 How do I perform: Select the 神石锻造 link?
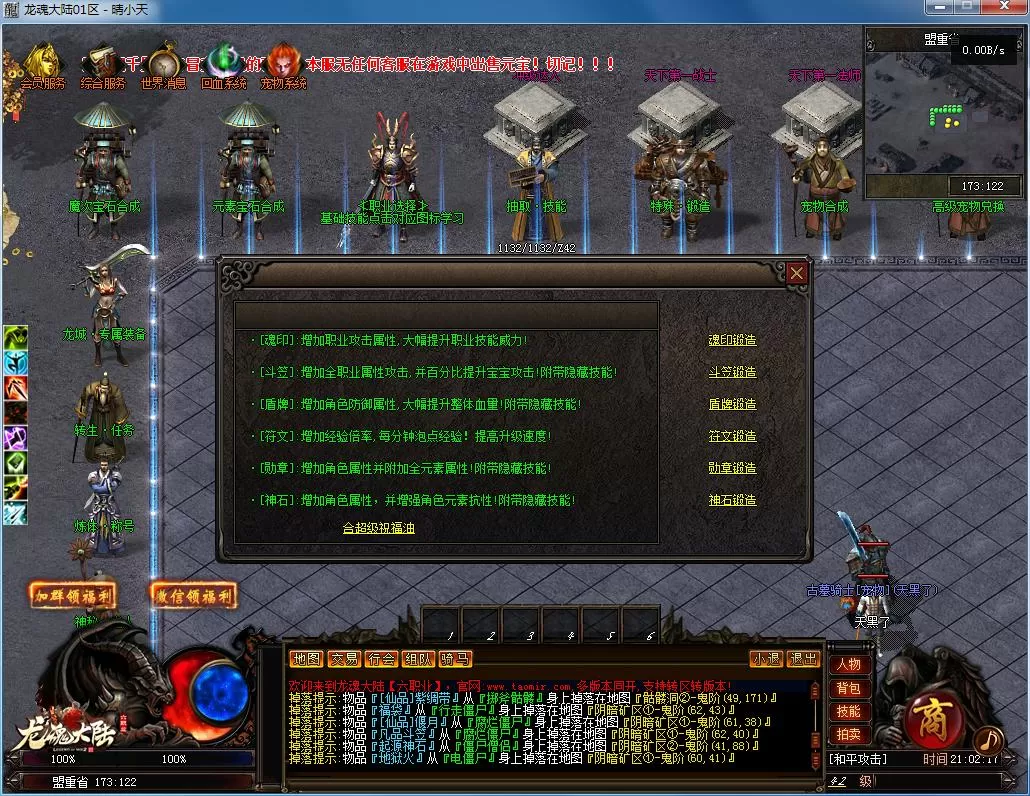pyautogui.click(x=732, y=500)
